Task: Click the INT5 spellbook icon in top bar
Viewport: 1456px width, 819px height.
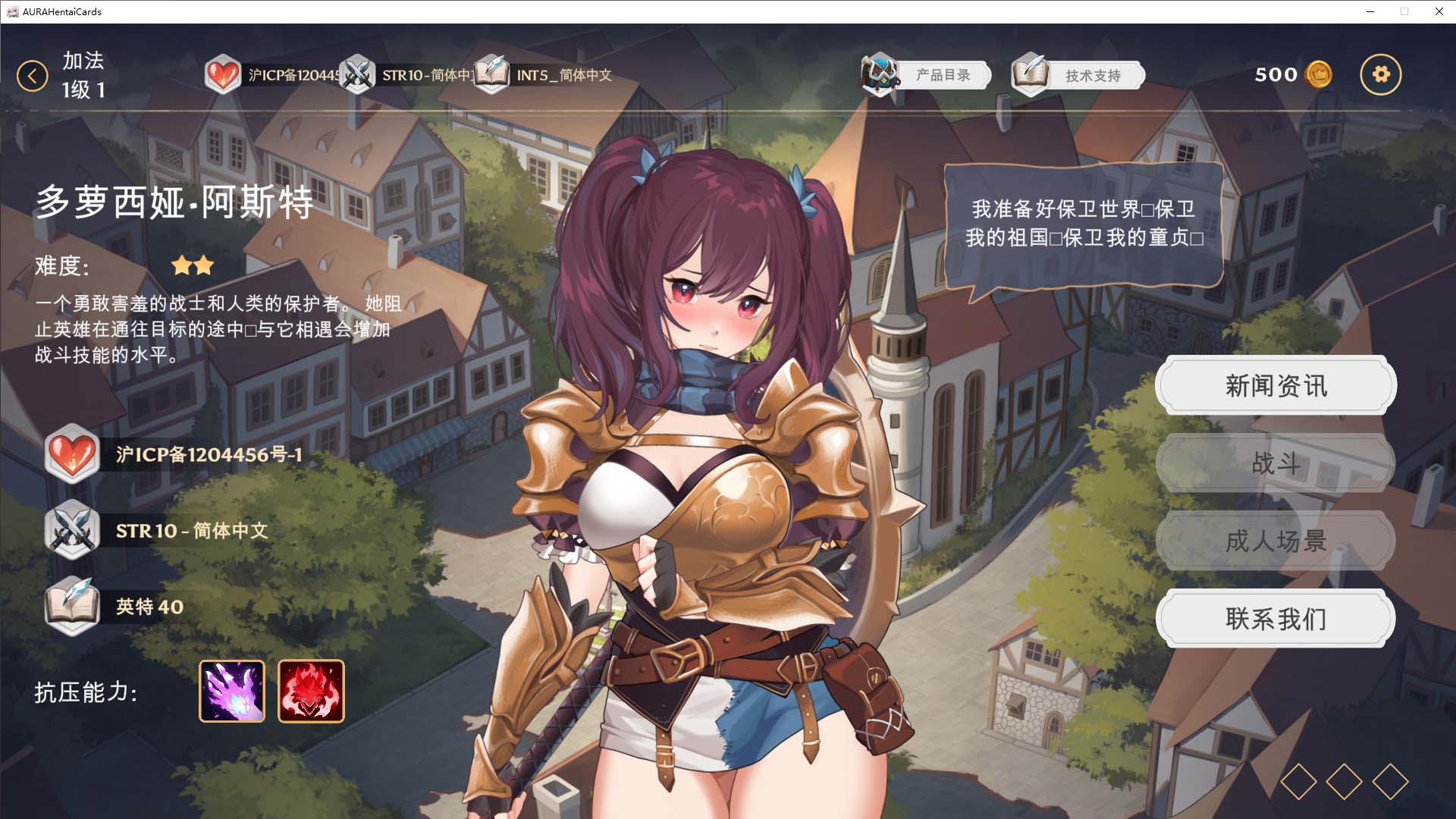Action: click(x=491, y=75)
